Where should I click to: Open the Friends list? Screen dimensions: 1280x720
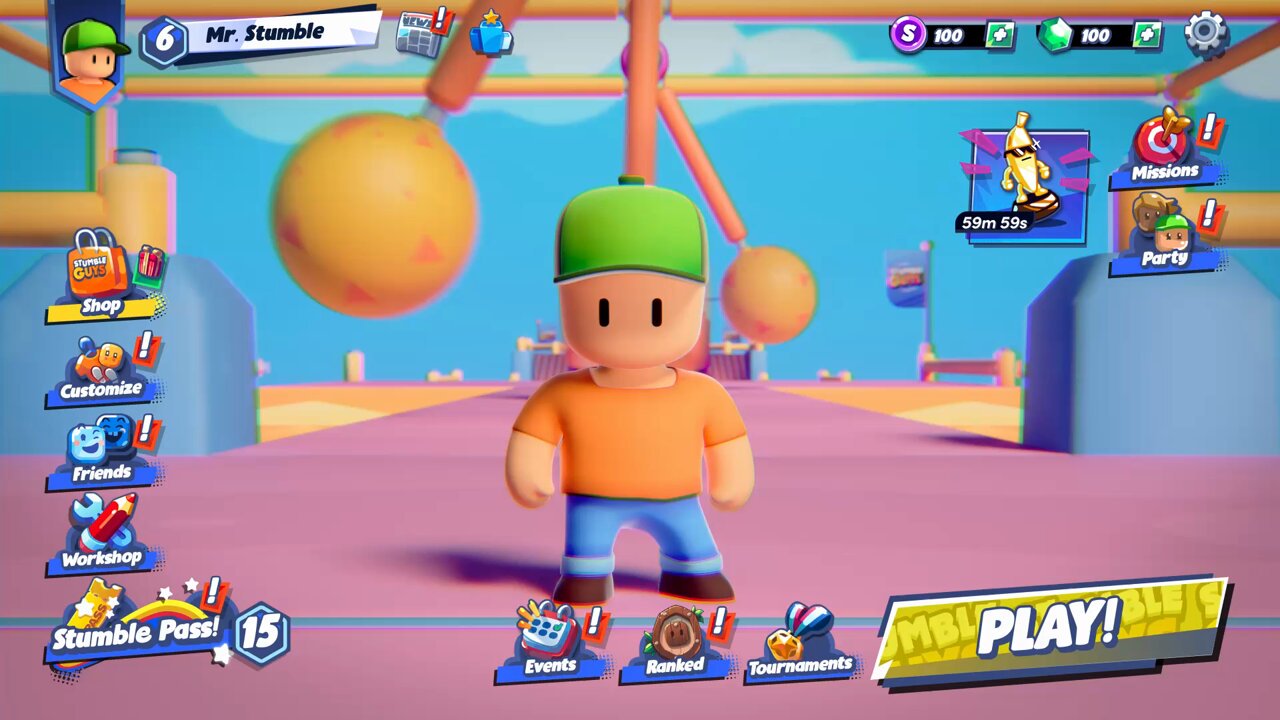click(x=100, y=452)
